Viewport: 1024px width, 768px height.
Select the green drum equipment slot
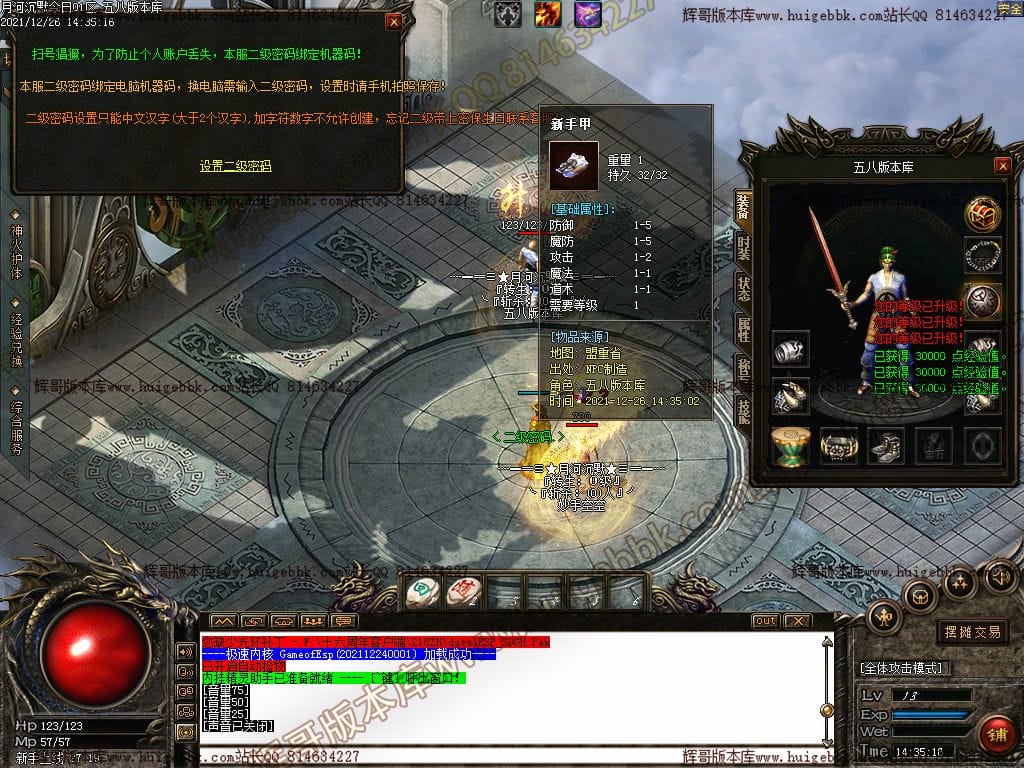point(791,446)
